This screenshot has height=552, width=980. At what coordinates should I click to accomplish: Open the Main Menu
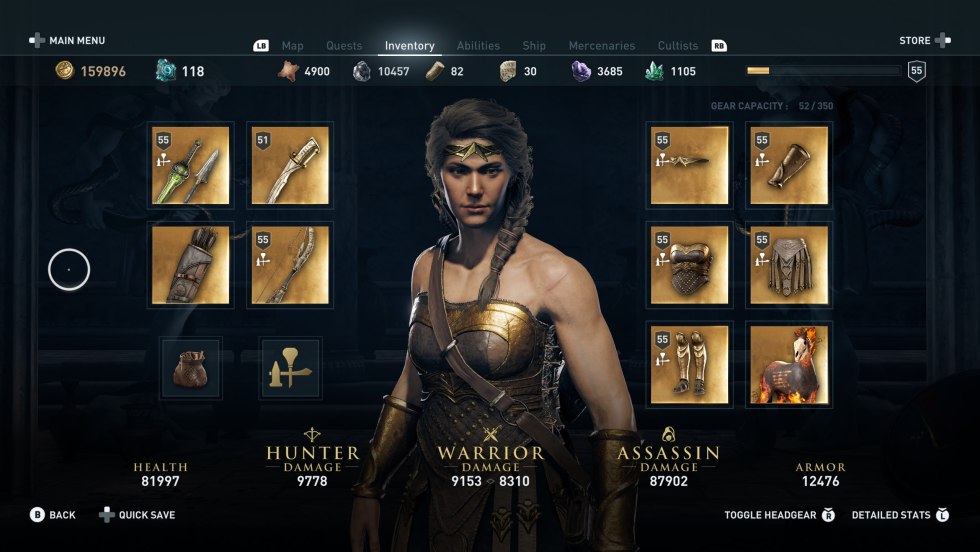(67, 41)
